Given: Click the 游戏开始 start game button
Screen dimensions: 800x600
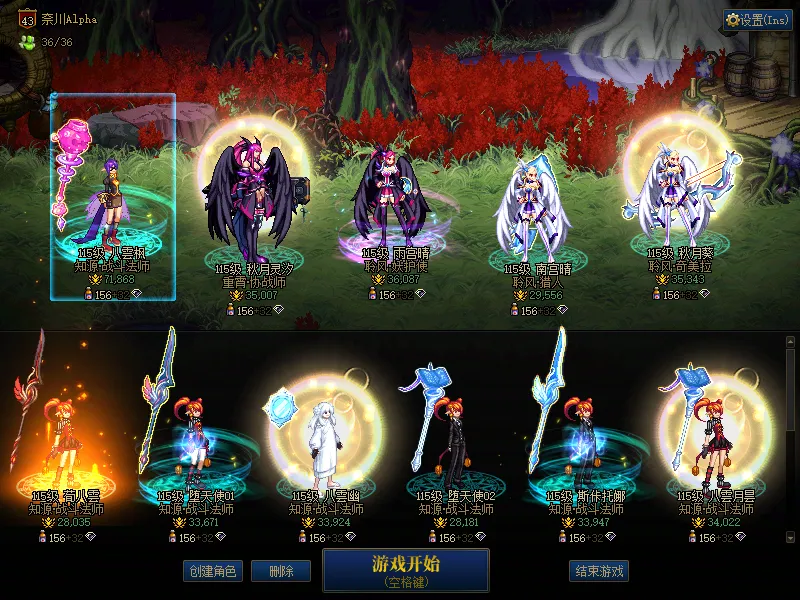Looking at the screenshot, I should tap(405, 569).
